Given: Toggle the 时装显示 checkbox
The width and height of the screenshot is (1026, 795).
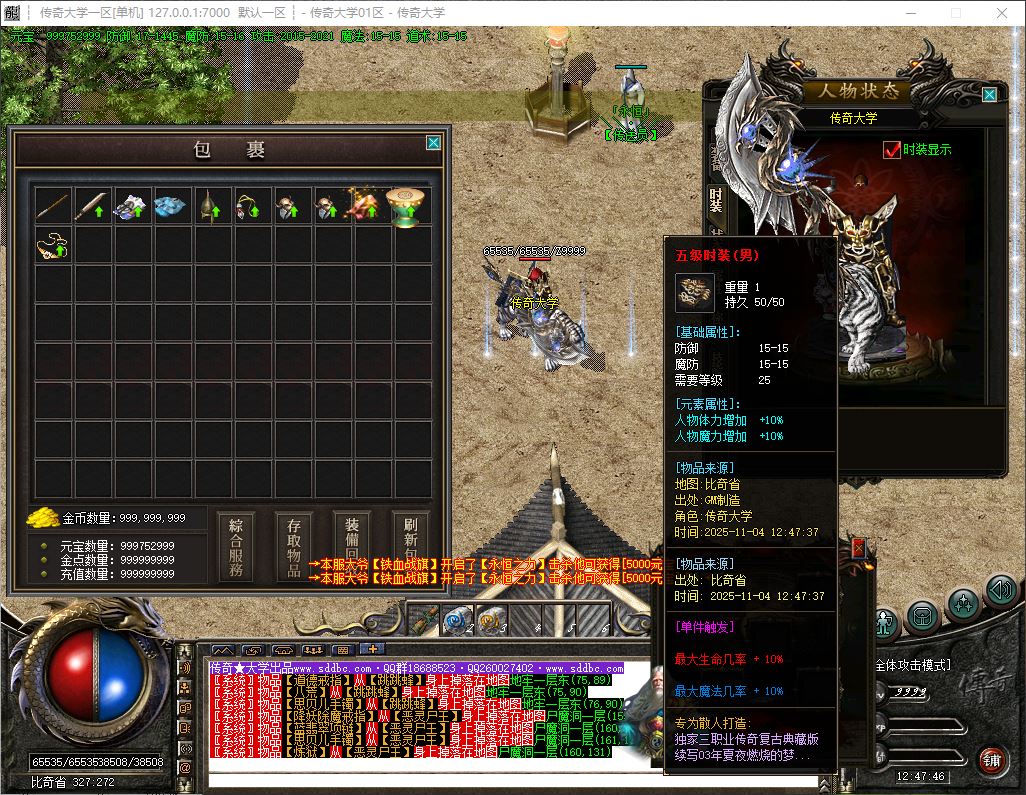Looking at the screenshot, I should coord(892,150).
